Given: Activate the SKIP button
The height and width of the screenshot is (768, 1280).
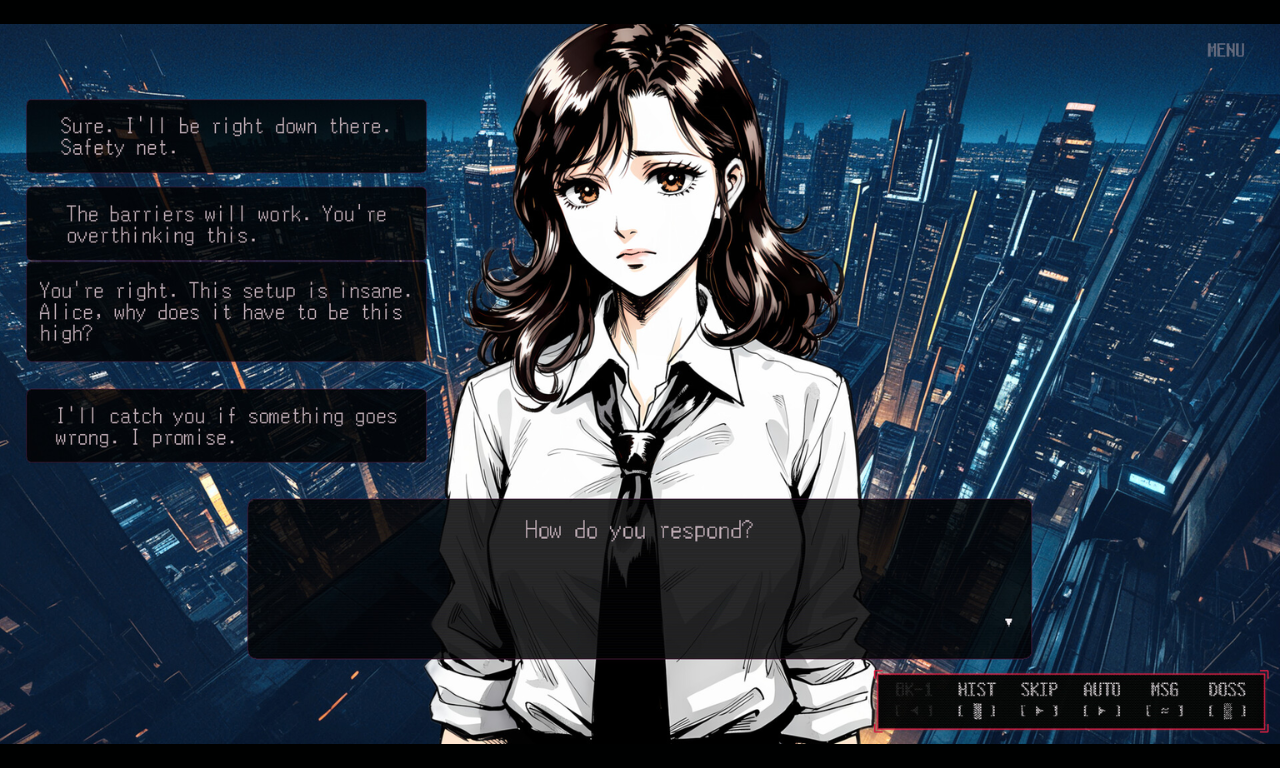Looking at the screenshot, I should (1039, 700).
